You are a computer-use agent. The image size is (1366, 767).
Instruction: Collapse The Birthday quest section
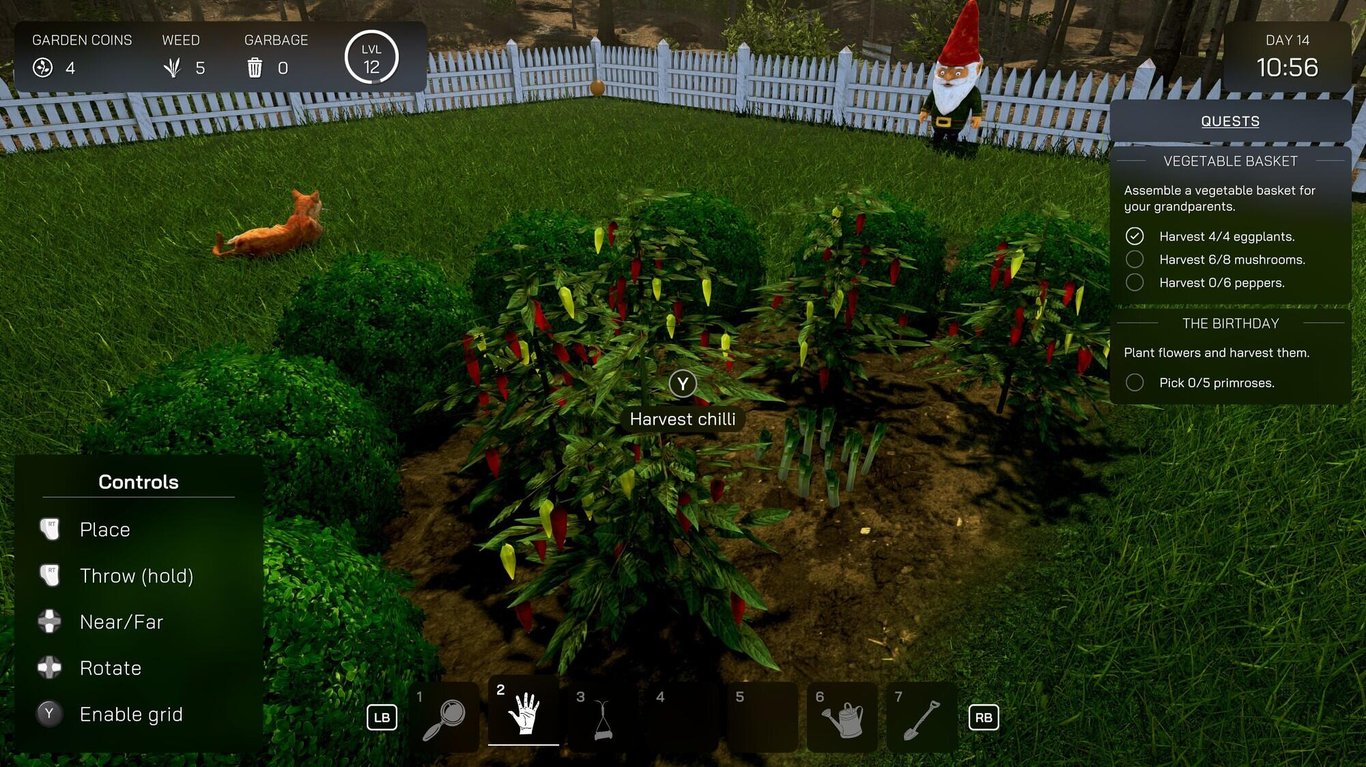[x=1230, y=323]
